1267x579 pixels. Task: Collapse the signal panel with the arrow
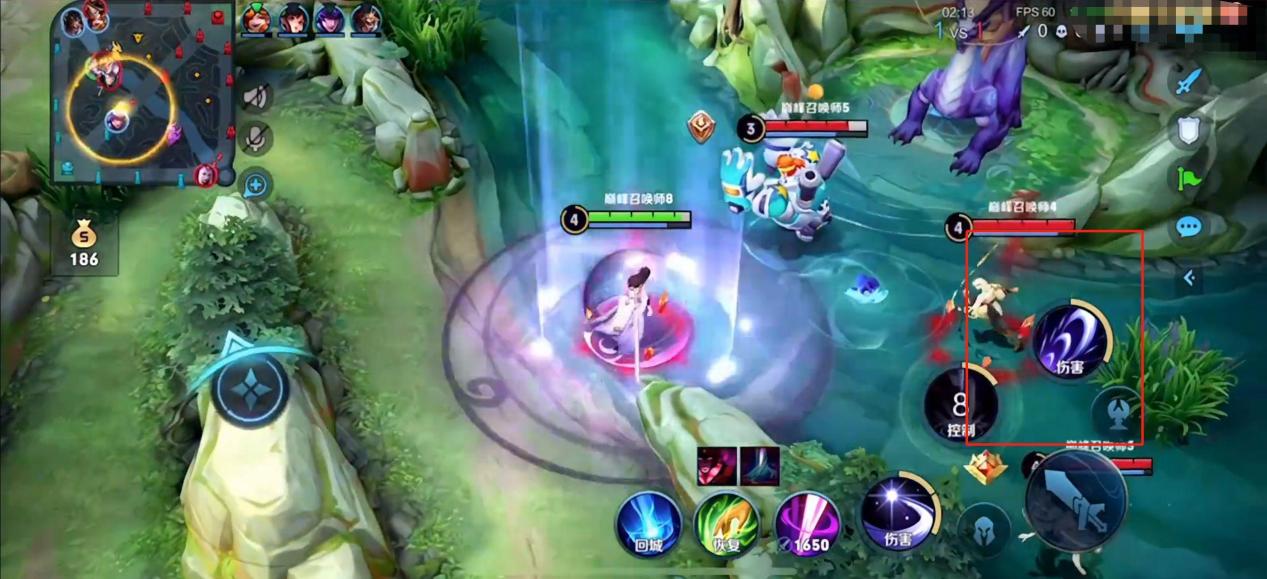pyautogui.click(x=1188, y=278)
